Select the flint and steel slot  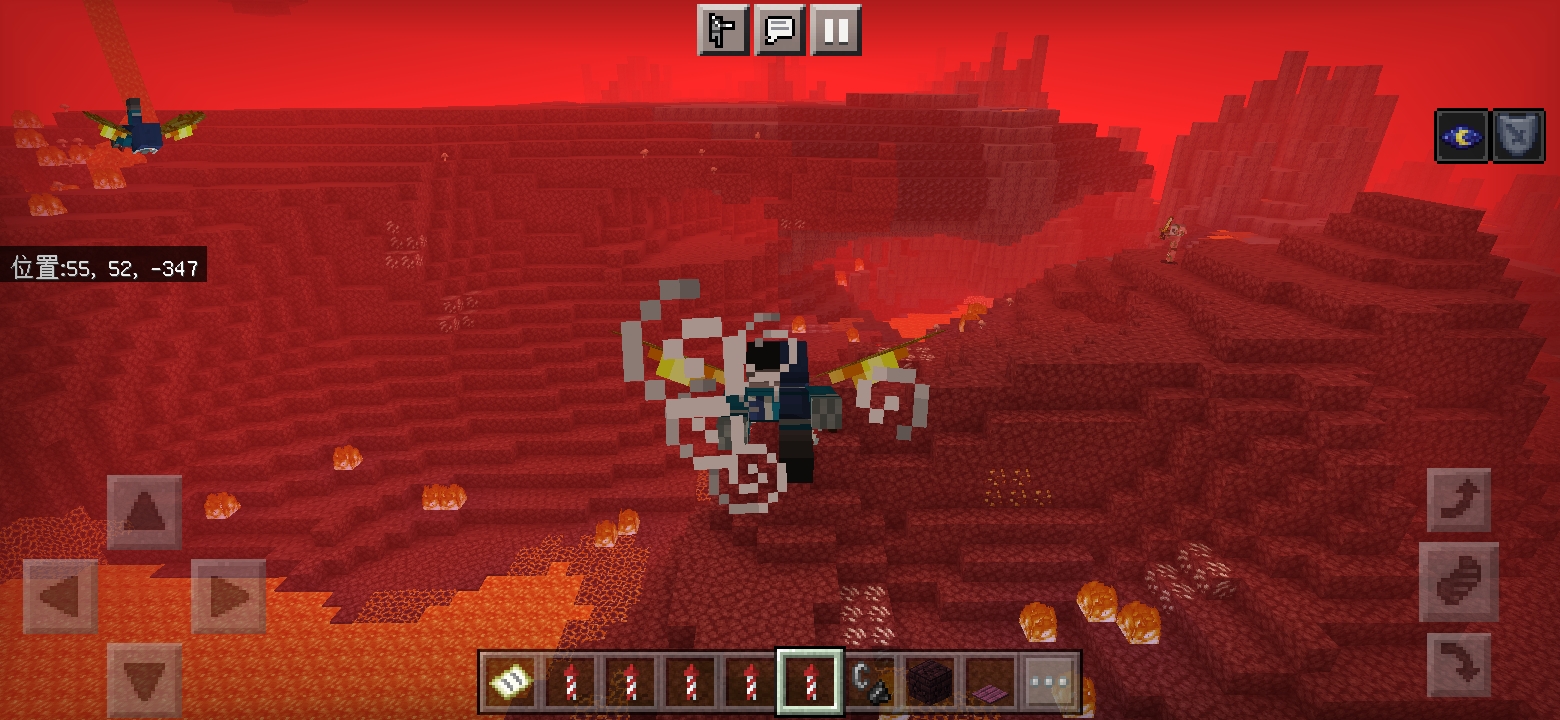(869, 683)
